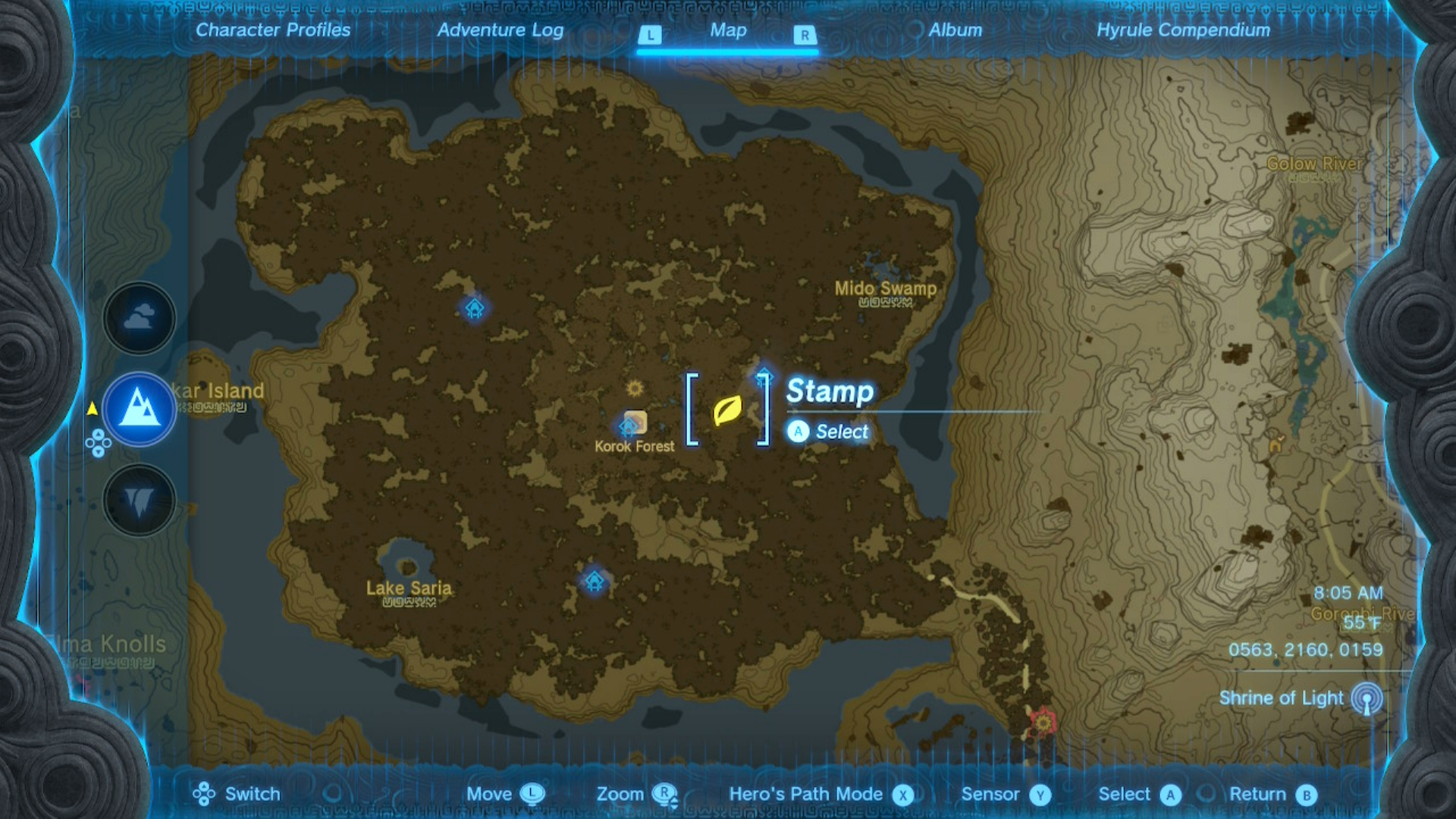Click the red enemy camp marker southeast
Image resolution: width=1456 pixels, height=819 pixels.
click(x=1045, y=723)
